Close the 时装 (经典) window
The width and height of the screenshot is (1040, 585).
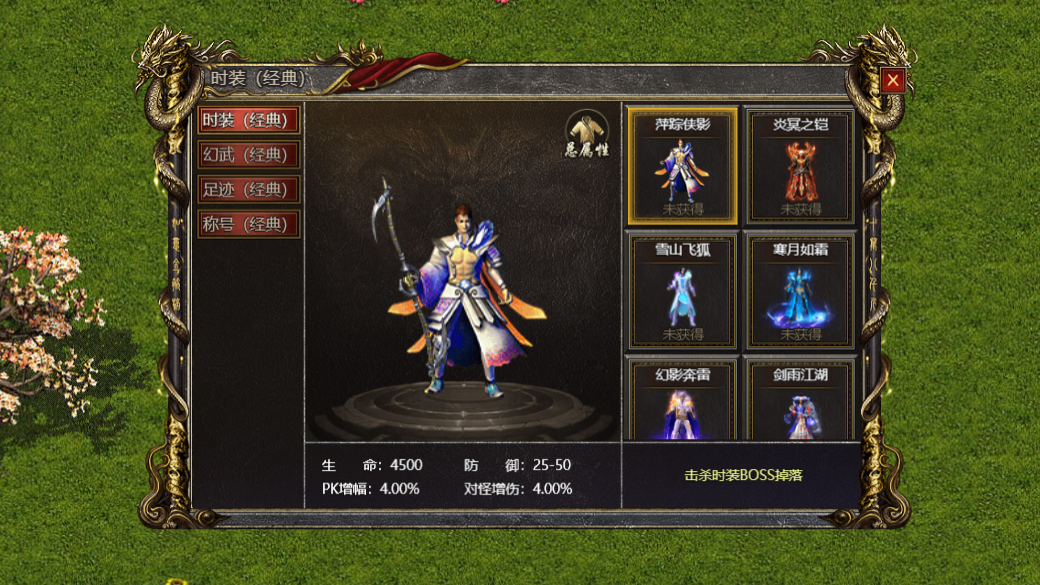893,80
